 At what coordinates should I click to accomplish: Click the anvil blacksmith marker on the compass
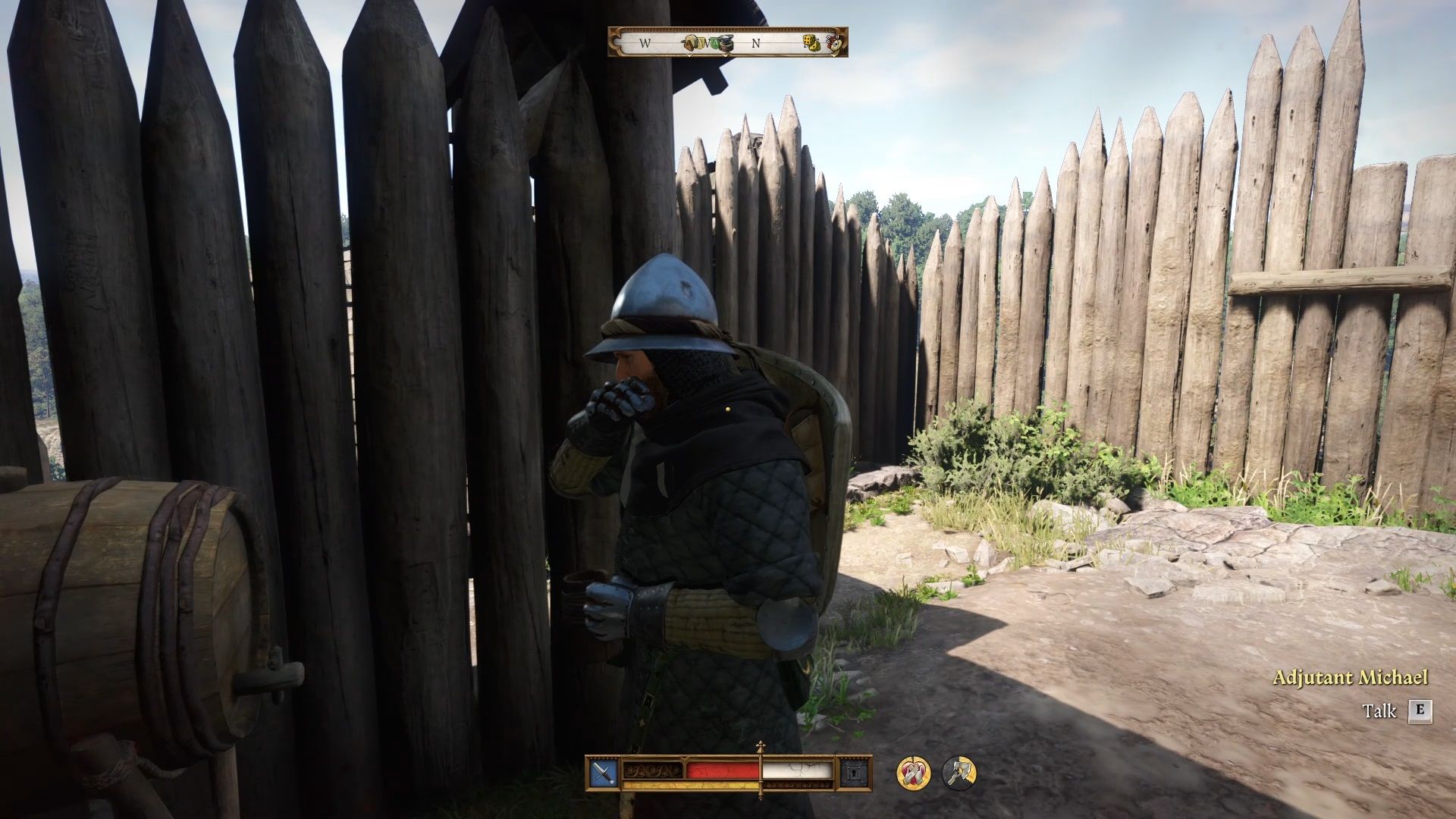725,43
